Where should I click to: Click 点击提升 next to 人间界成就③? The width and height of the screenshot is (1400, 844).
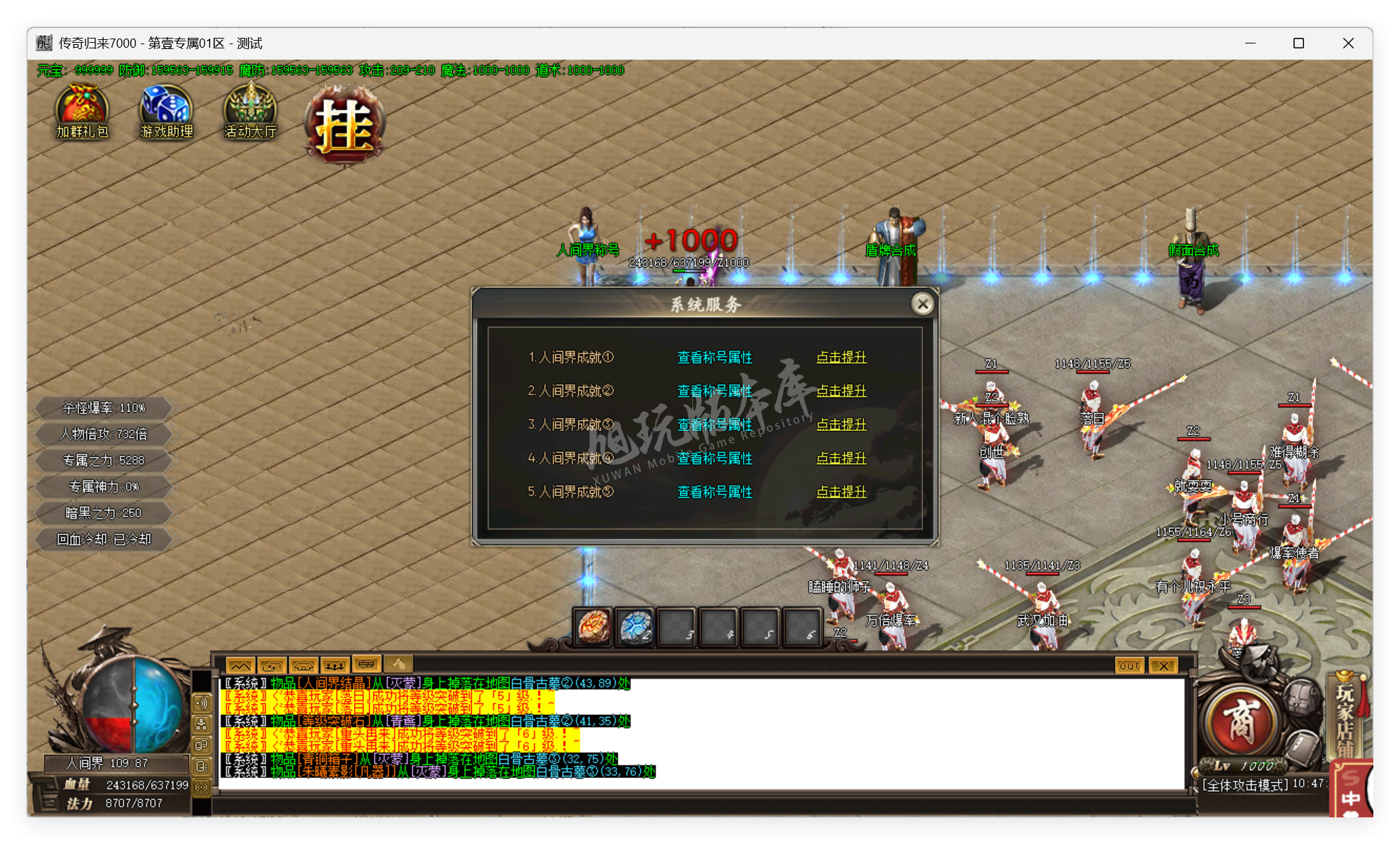coord(841,425)
